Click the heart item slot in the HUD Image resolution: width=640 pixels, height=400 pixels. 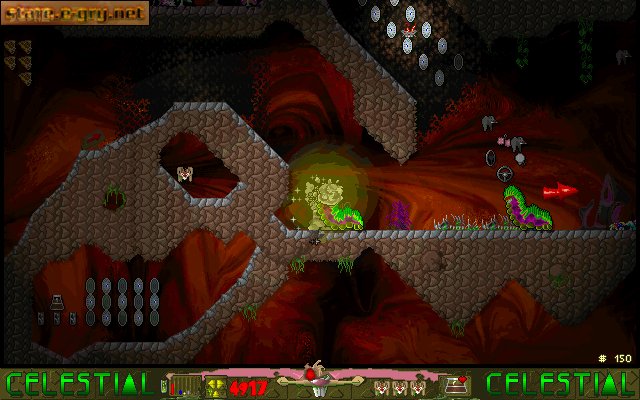pyautogui.click(x=460, y=384)
